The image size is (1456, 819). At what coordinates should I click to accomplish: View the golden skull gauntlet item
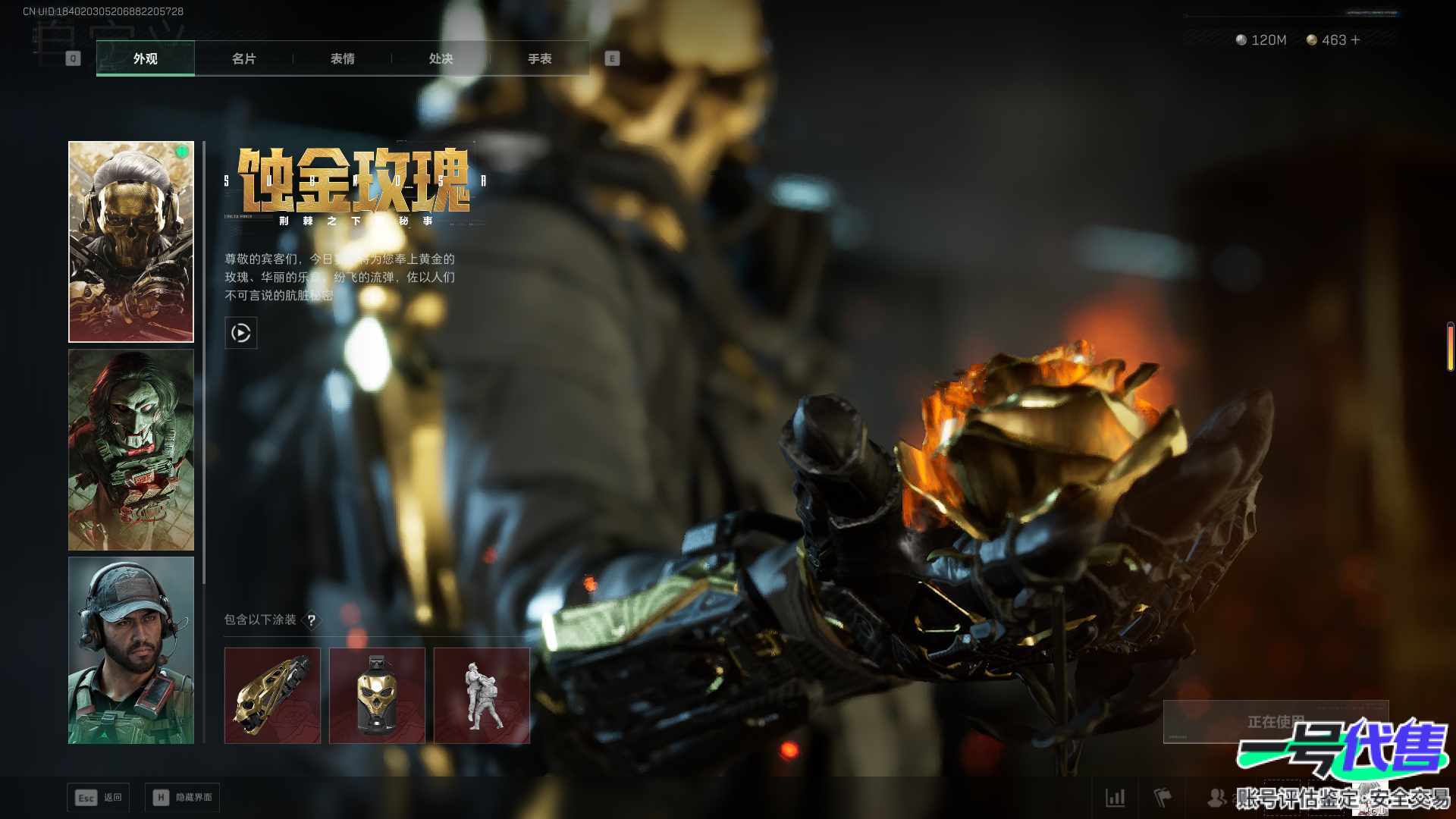click(272, 695)
